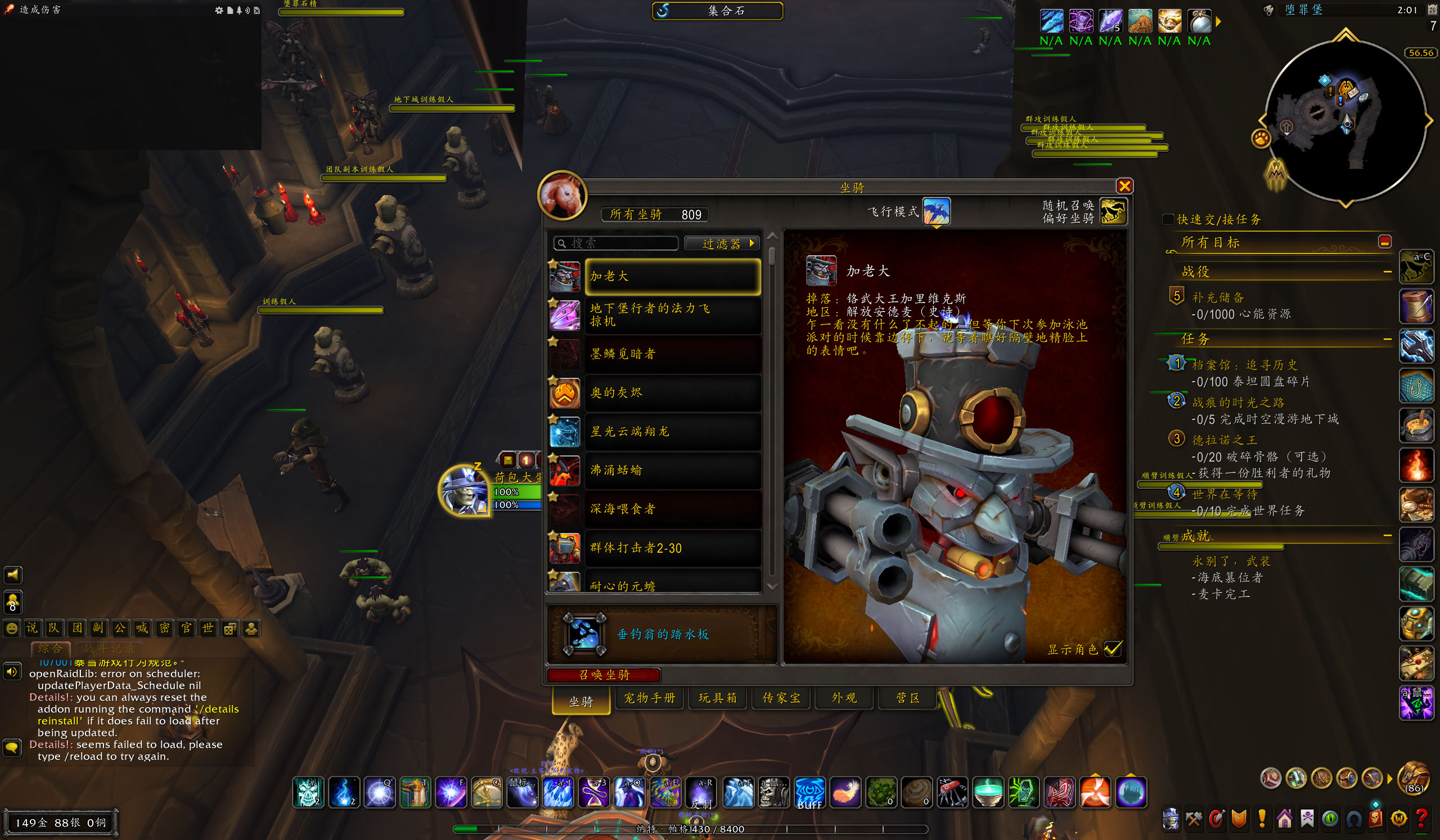The width and height of the screenshot is (1440, 840).
Task: Toggle the 飞行模式 flight mode button
Action: [x=936, y=212]
